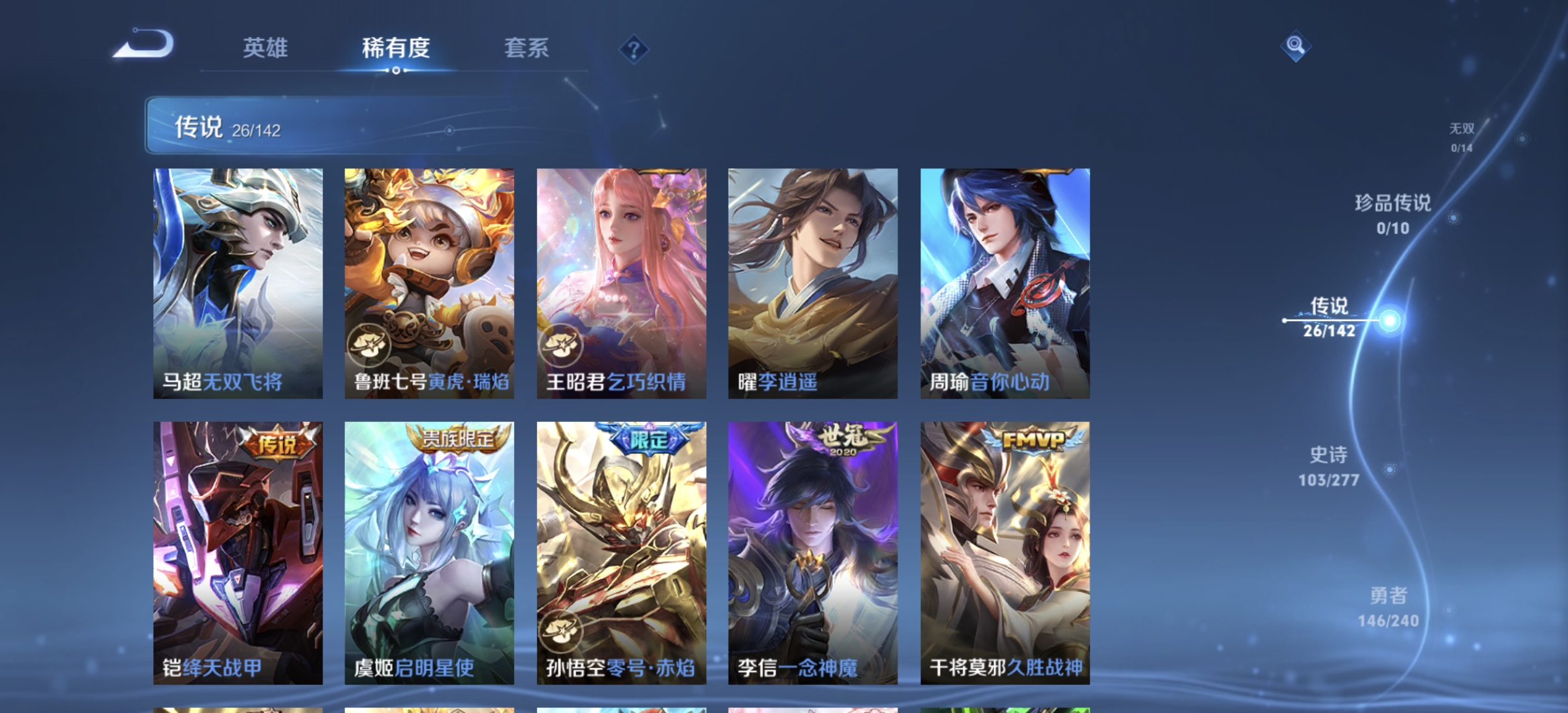Image resolution: width=1568 pixels, height=713 pixels.
Task: Switch to the 英雄 tab
Action: click(265, 50)
